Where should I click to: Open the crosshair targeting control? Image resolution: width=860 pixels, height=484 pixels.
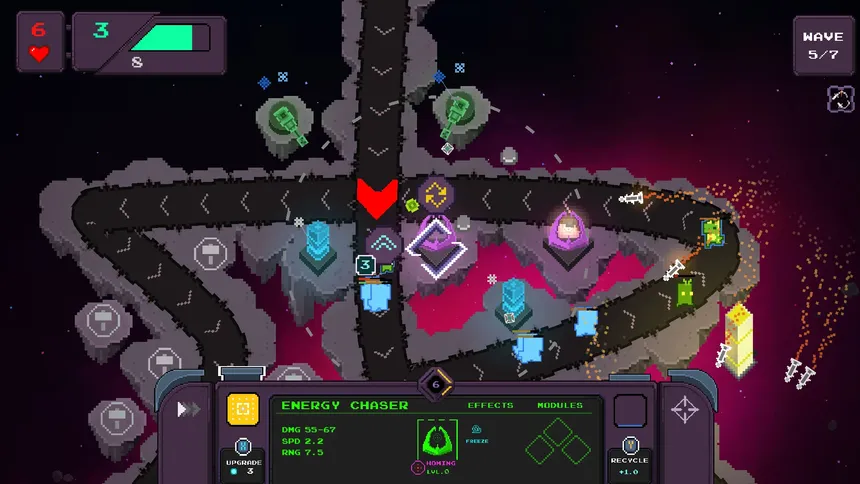click(x=686, y=409)
